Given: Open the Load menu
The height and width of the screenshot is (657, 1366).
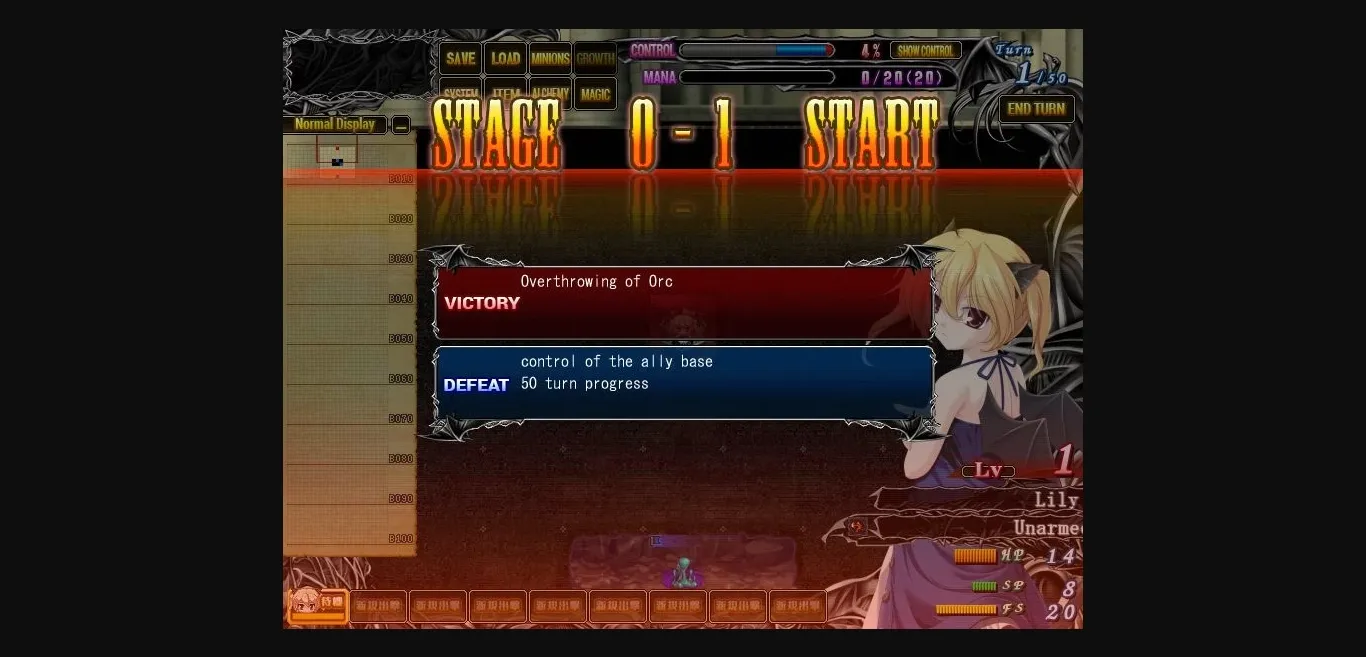Looking at the screenshot, I should coord(505,58).
